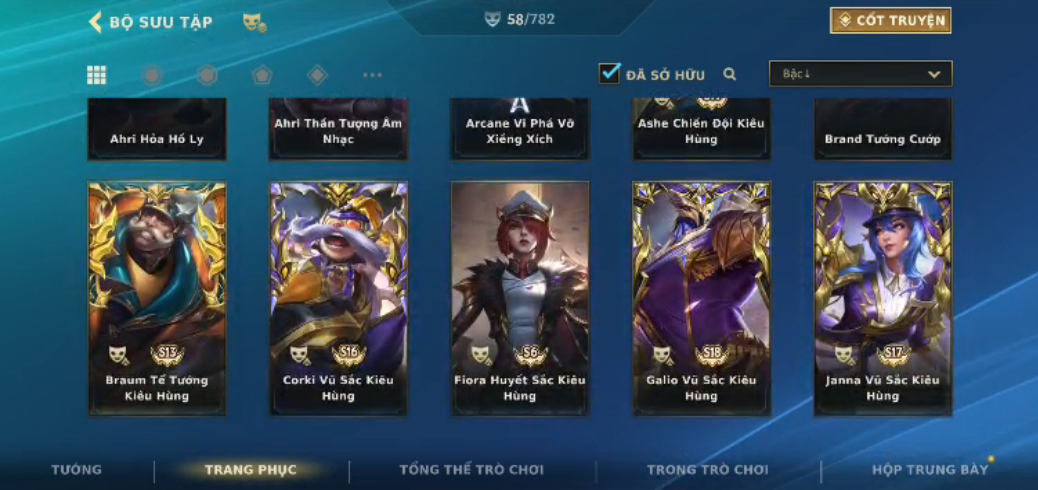Switch to the Tướng tab
The image size is (1038, 490).
(77, 470)
